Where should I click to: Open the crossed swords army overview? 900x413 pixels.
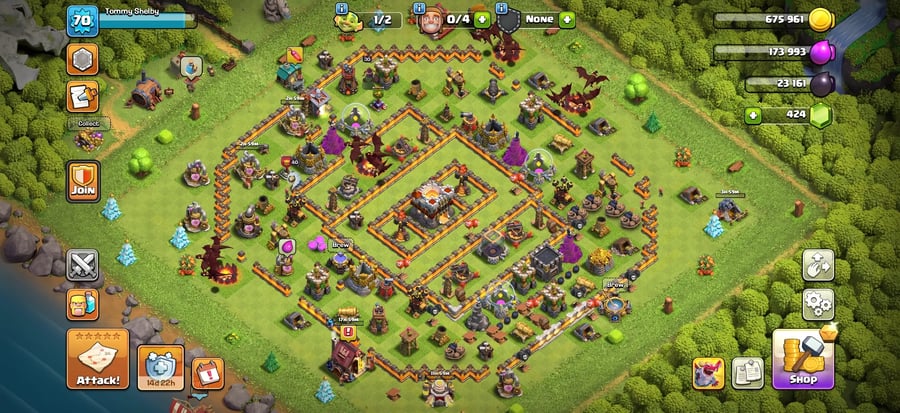(x=82, y=265)
